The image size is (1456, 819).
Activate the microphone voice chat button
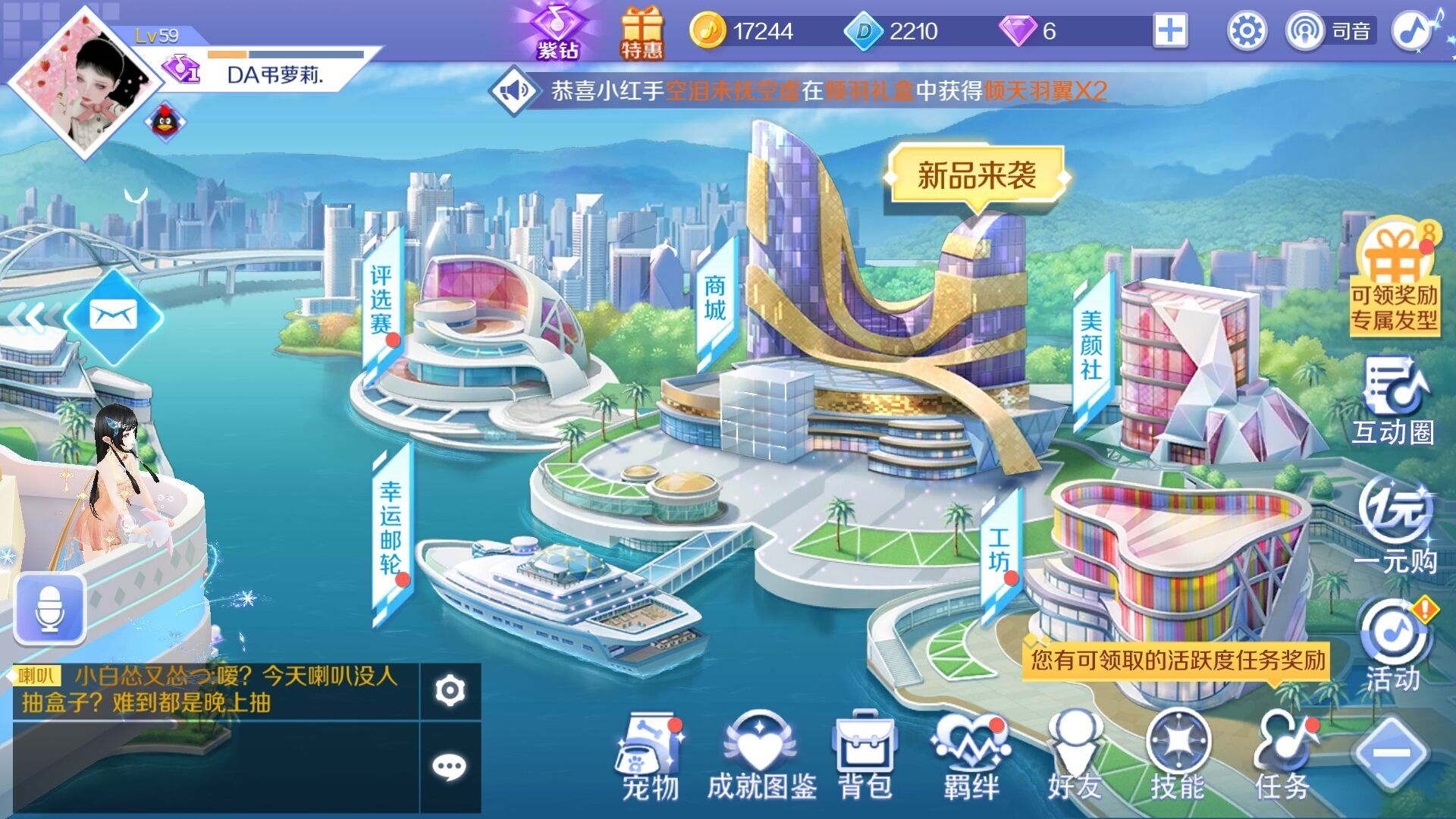tap(50, 610)
